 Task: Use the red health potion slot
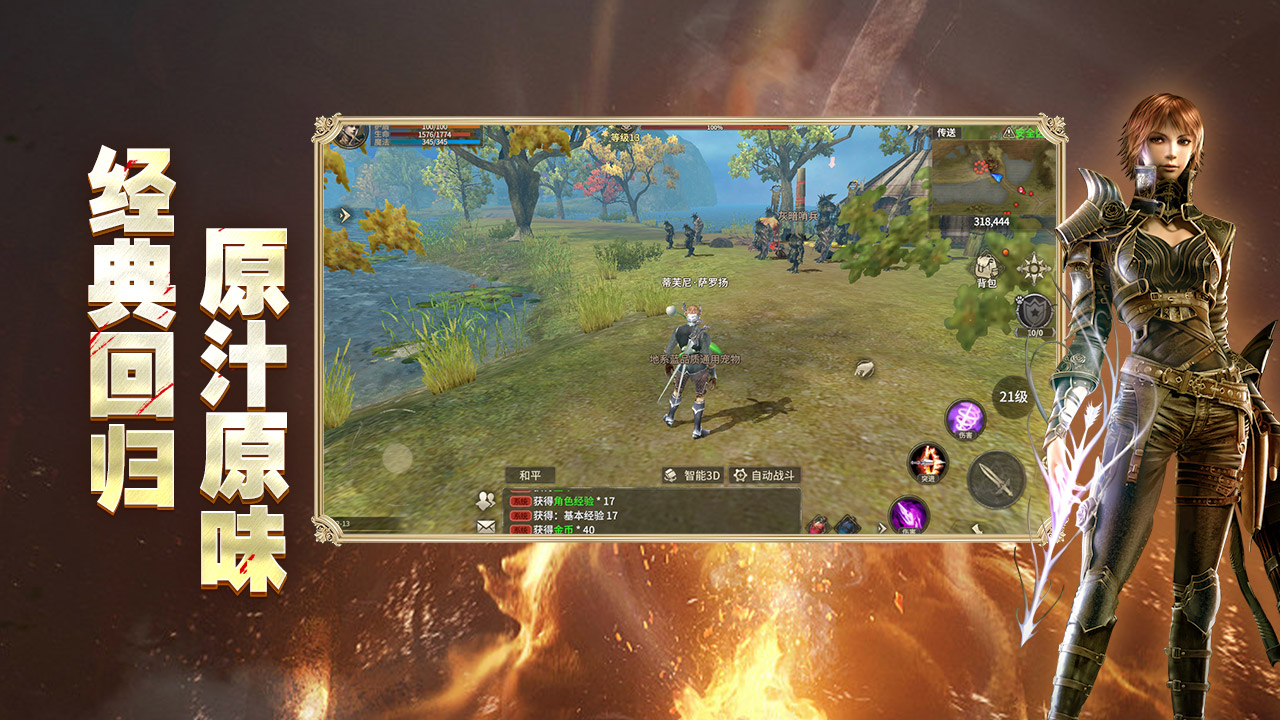pyautogui.click(x=818, y=525)
